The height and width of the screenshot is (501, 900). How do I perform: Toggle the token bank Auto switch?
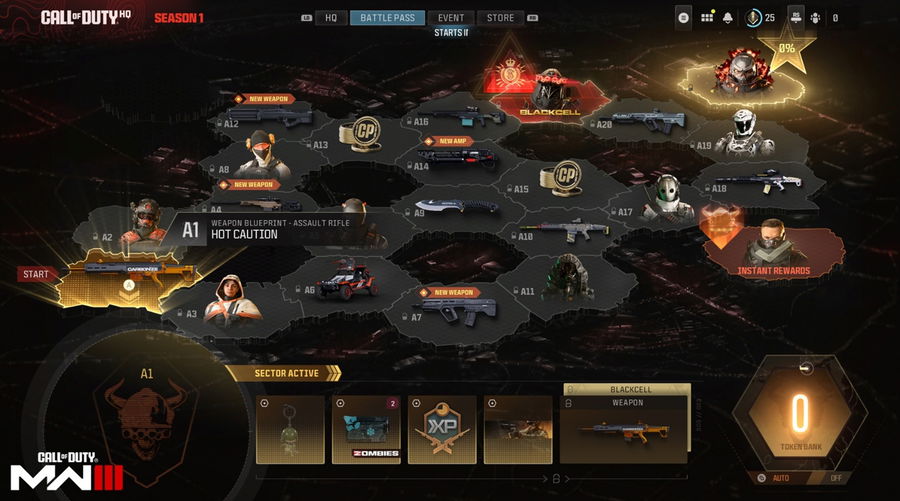pos(778,478)
